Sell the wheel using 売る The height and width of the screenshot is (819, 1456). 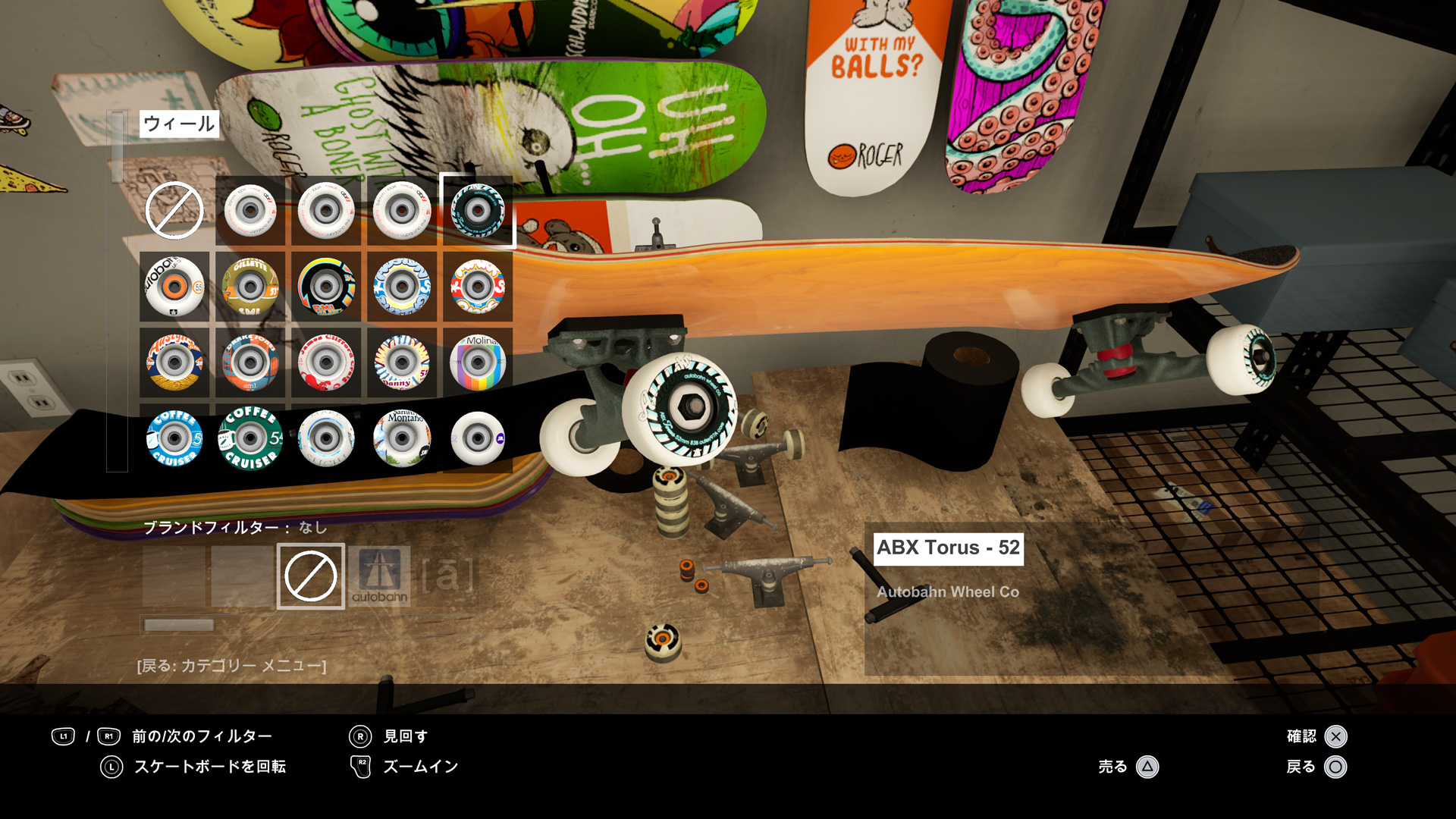1147,767
